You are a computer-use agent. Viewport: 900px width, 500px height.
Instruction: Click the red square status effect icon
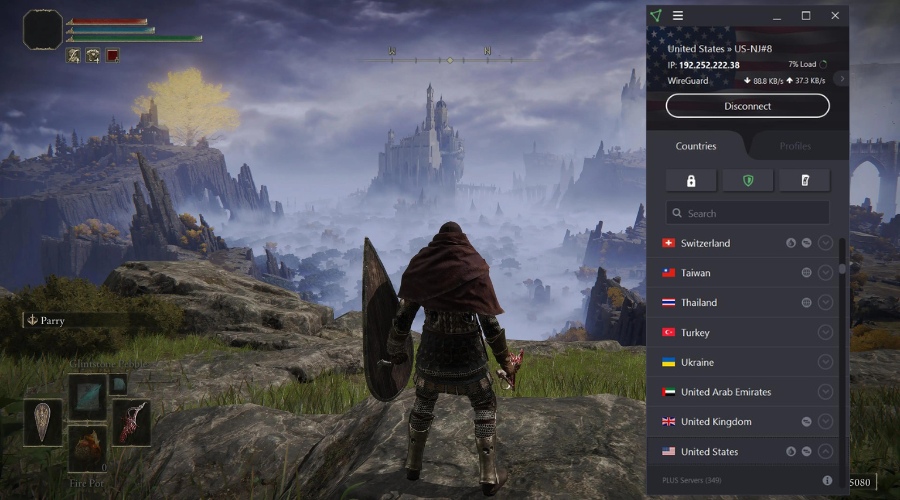tap(112, 56)
